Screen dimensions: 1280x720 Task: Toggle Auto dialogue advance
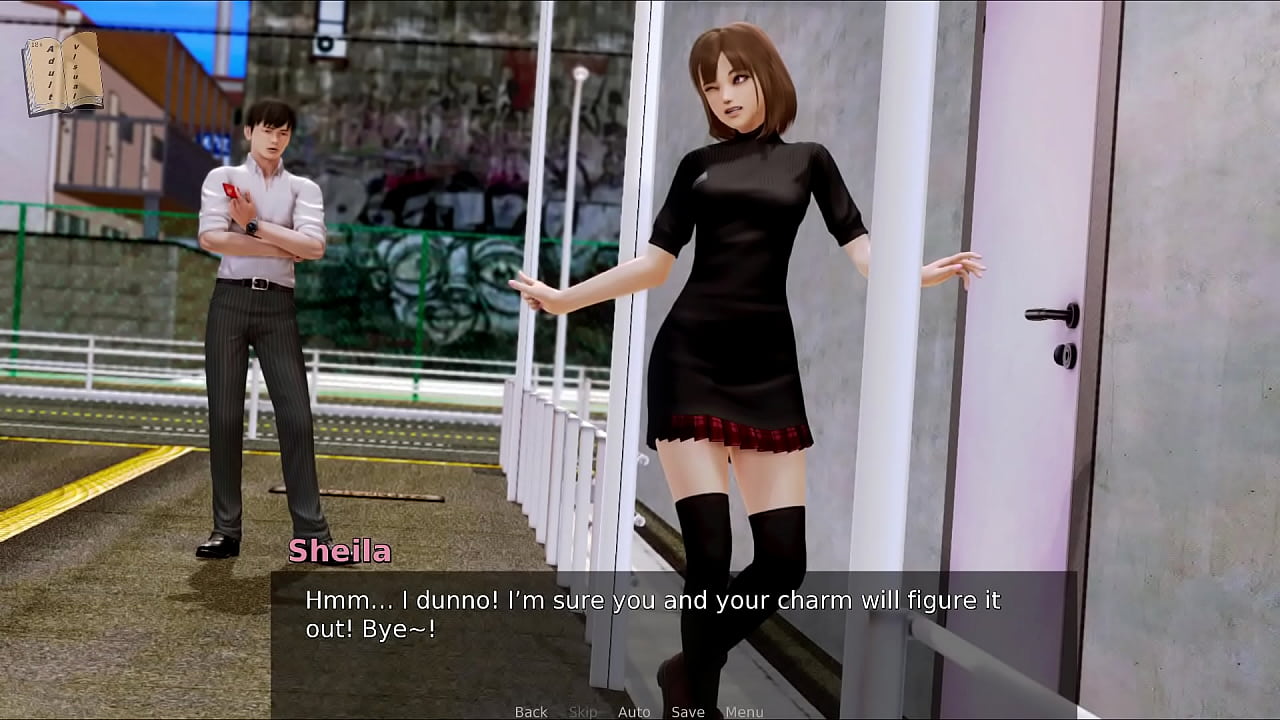click(634, 712)
